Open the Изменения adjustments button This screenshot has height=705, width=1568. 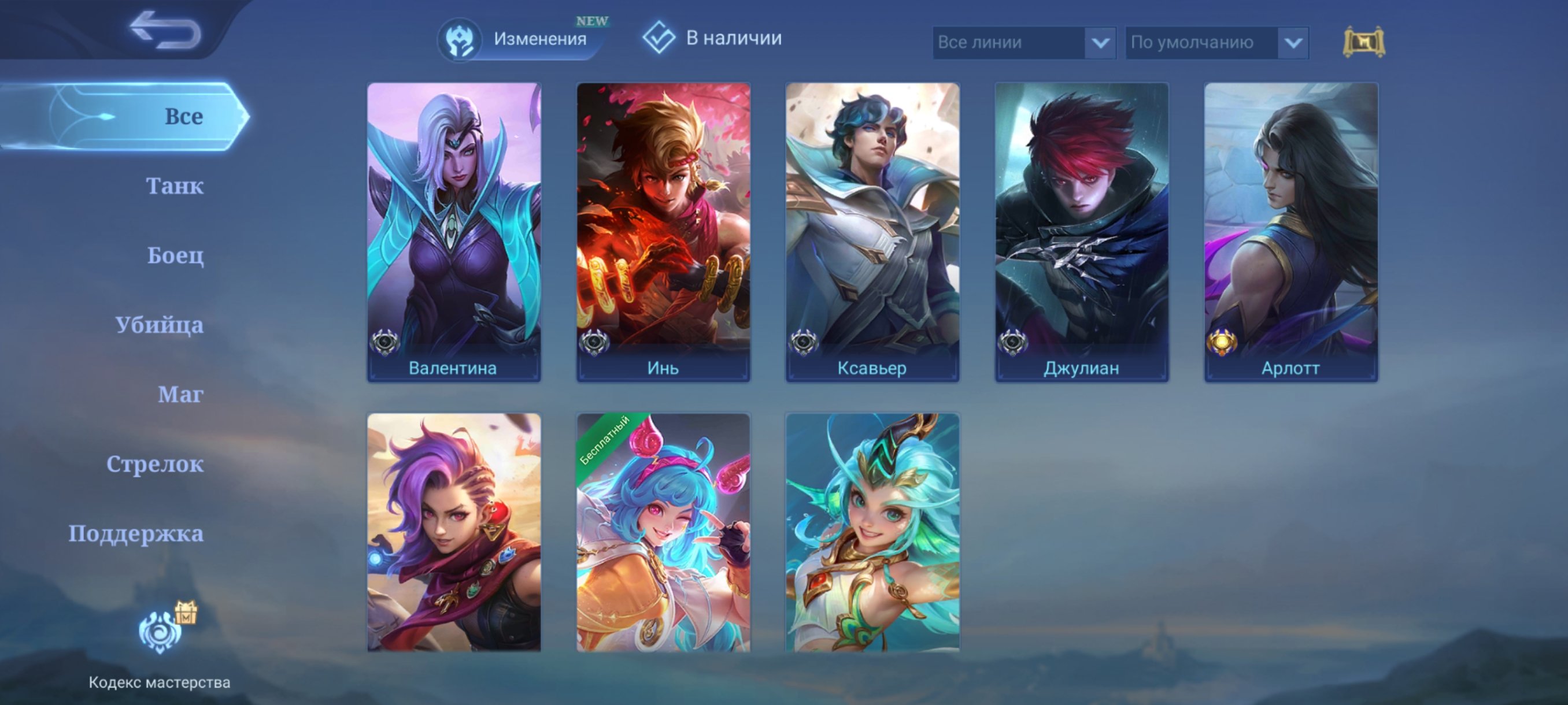point(522,39)
